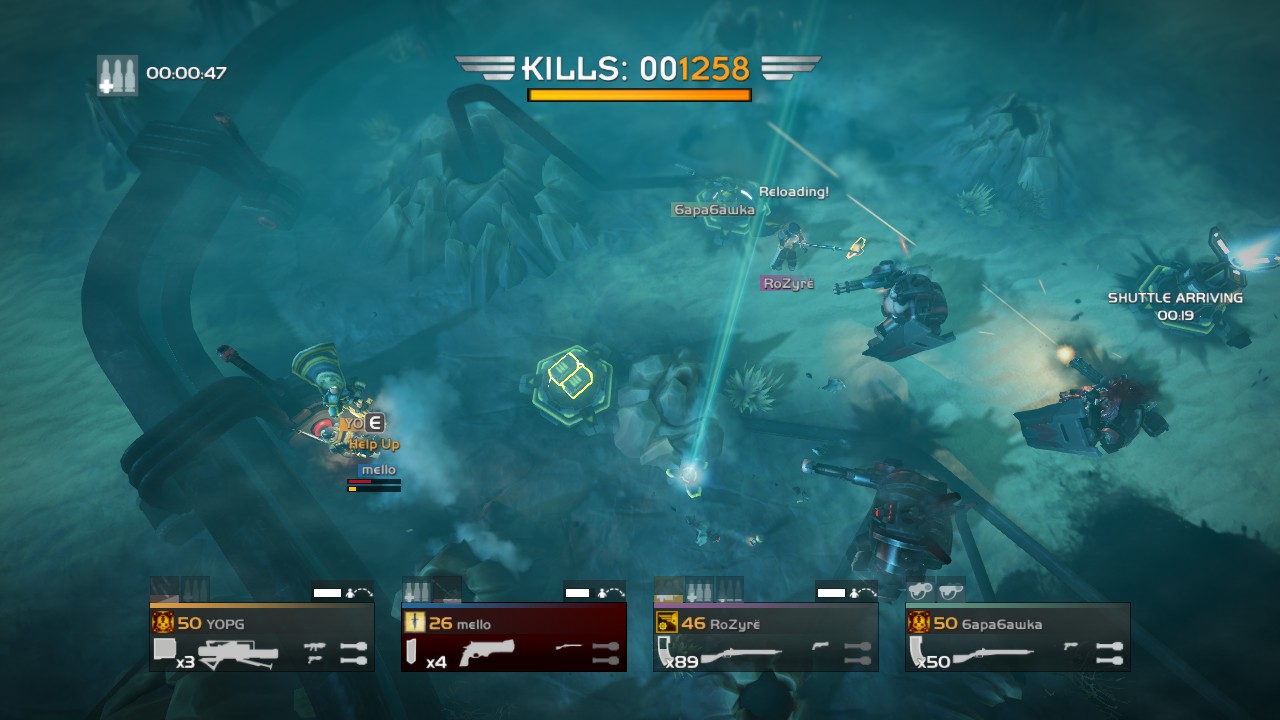Click the orange kills progress bar
The image size is (1280, 720).
click(x=640, y=95)
